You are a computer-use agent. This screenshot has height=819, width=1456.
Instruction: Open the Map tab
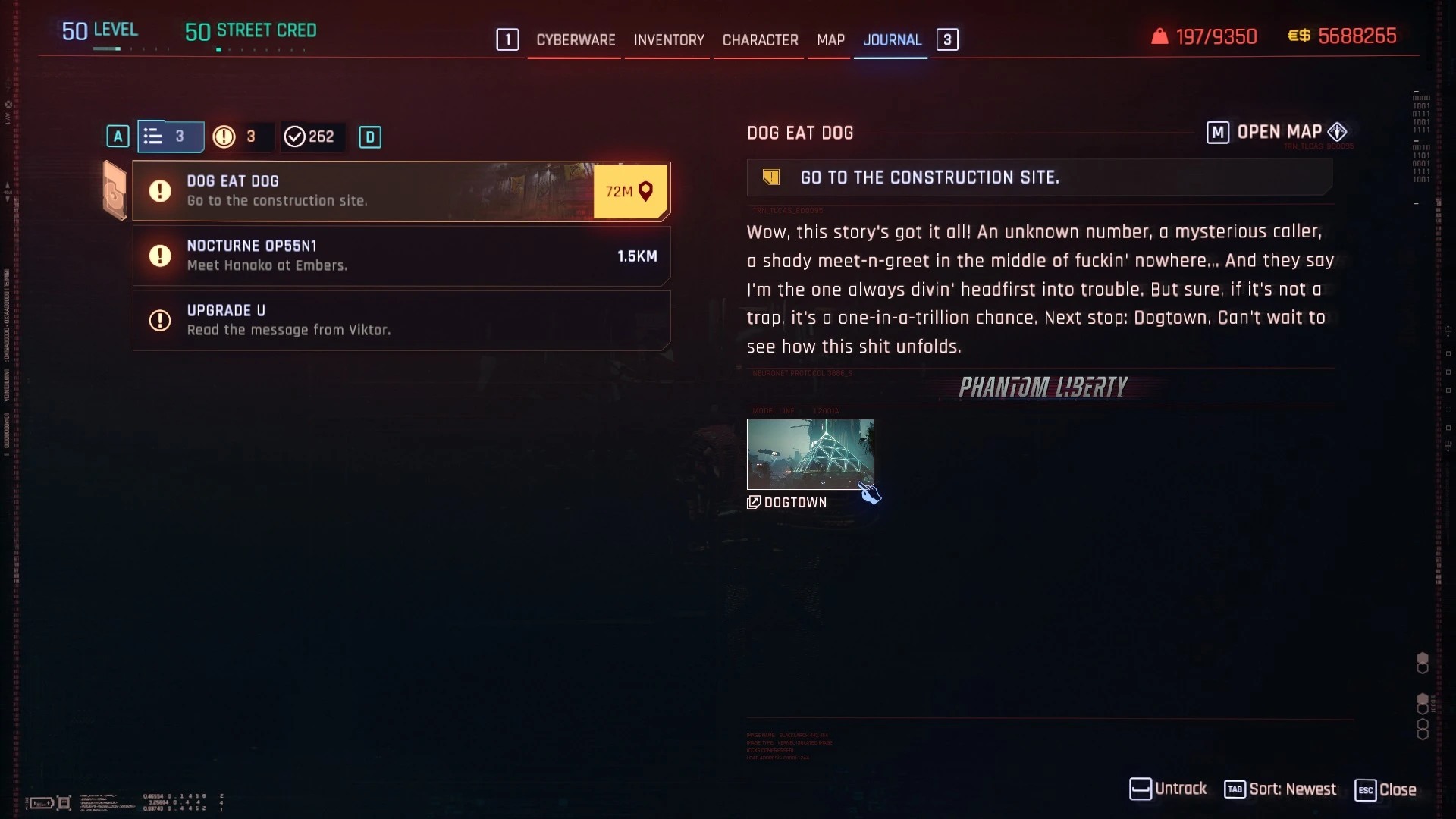pos(830,40)
